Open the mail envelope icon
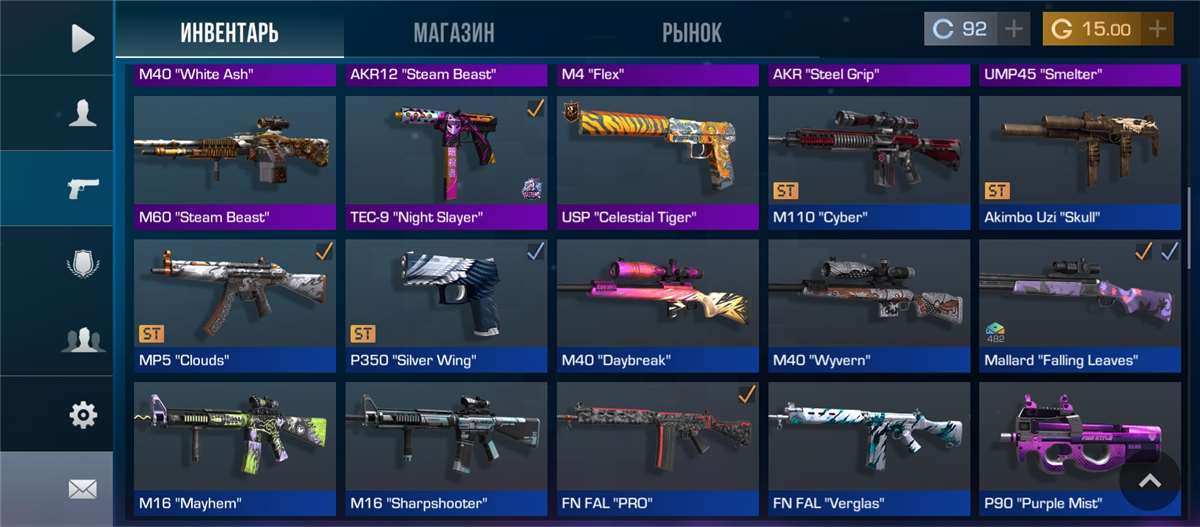 (x=82, y=489)
